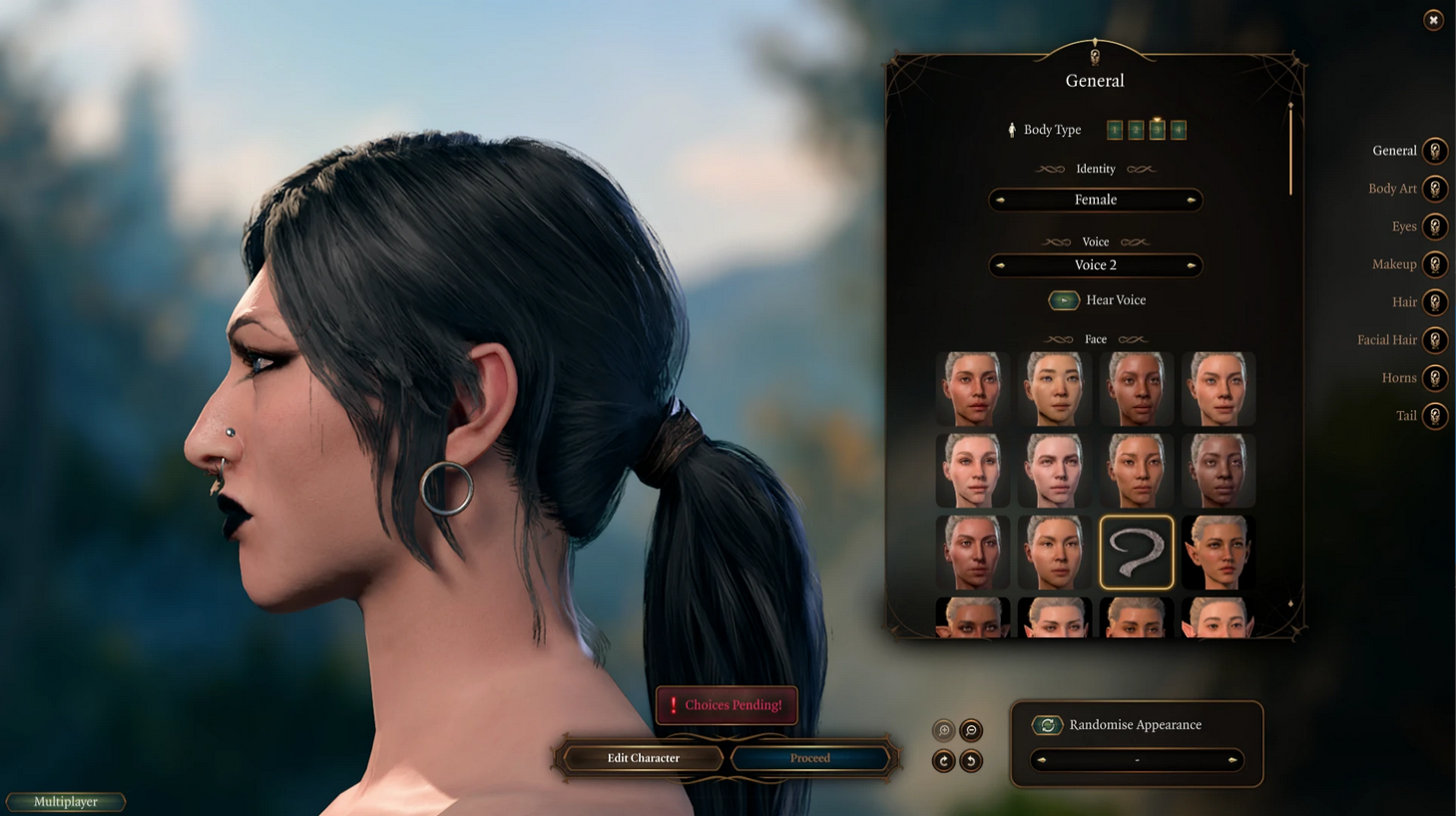
Task: Click the zoom out camera control
Action: [969, 730]
